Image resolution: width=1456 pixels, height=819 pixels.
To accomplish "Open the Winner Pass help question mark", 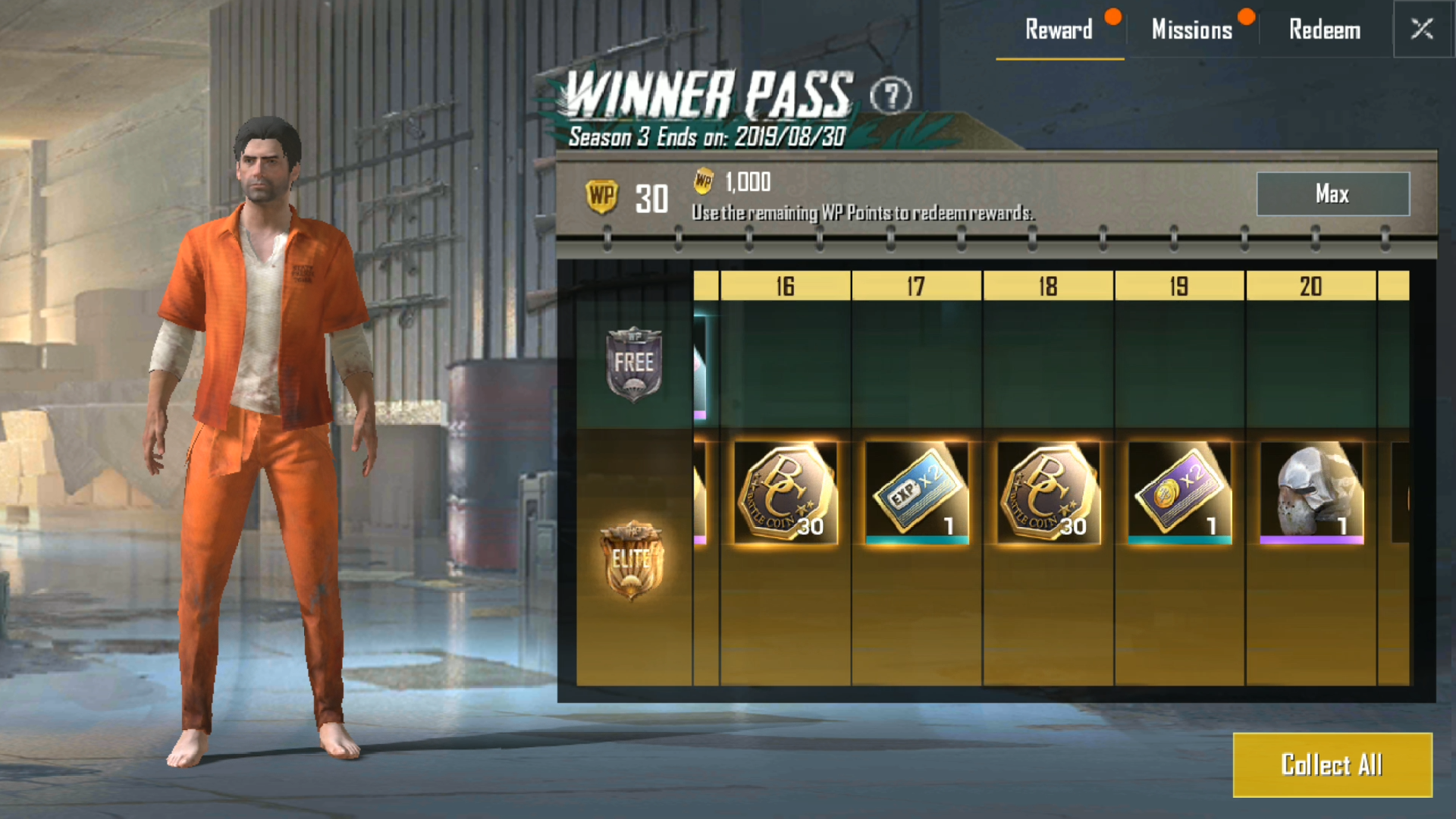I will 892,94.
